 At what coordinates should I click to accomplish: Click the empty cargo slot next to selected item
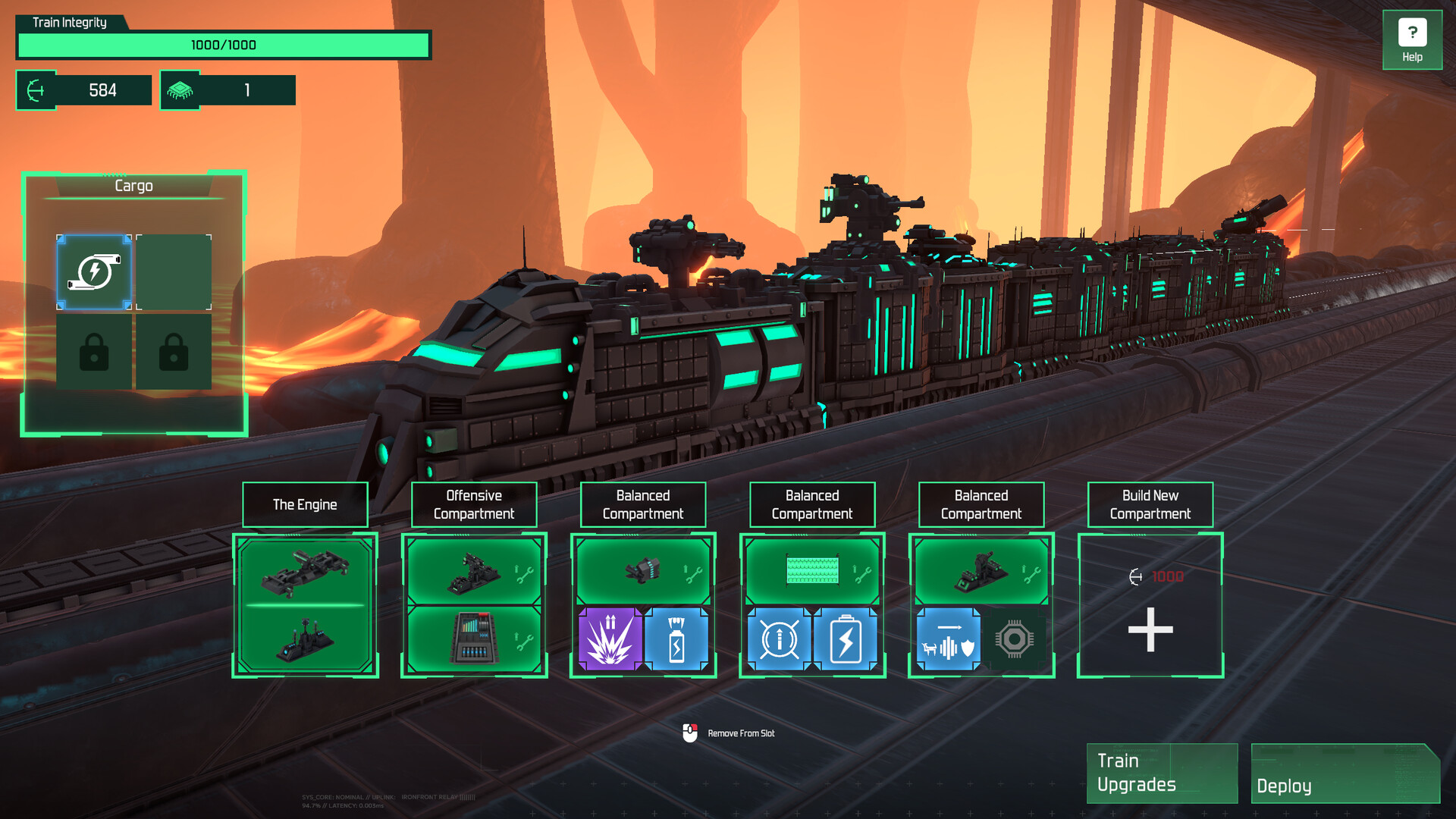click(174, 272)
